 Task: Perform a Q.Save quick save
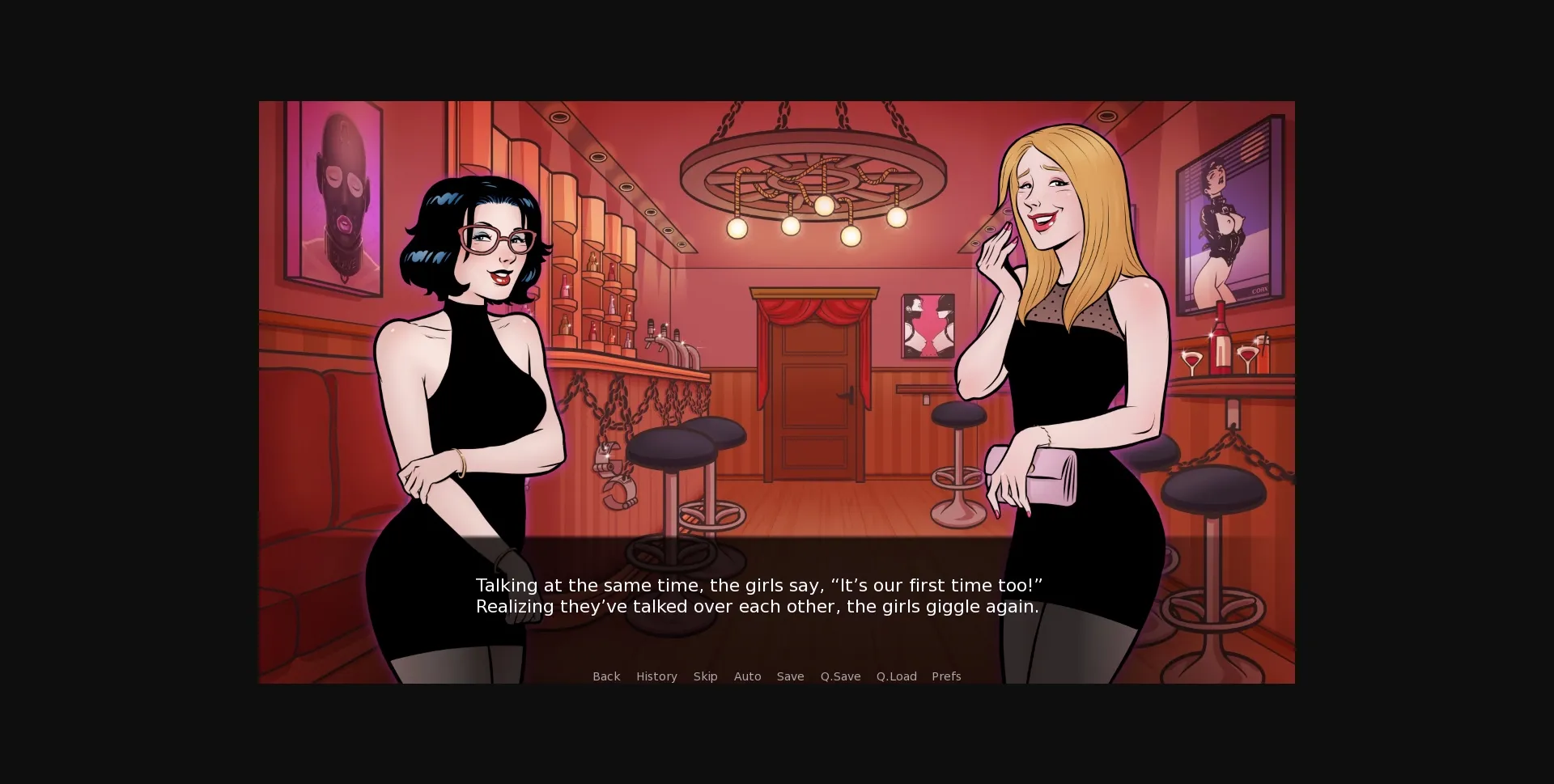pos(840,676)
